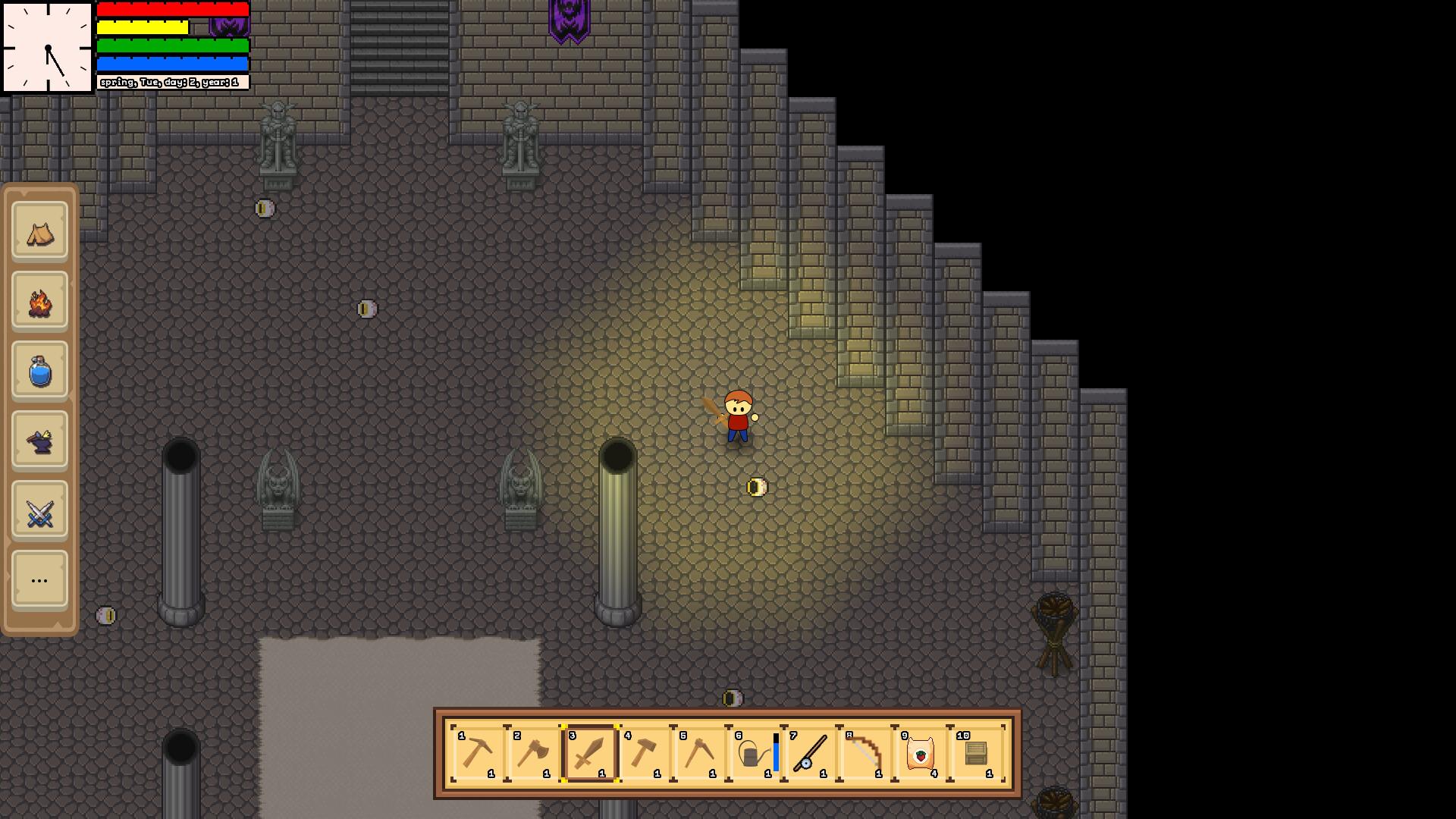The image size is (1456, 819).
Task: Click the clock in the top-left corner
Action: [47, 45]
